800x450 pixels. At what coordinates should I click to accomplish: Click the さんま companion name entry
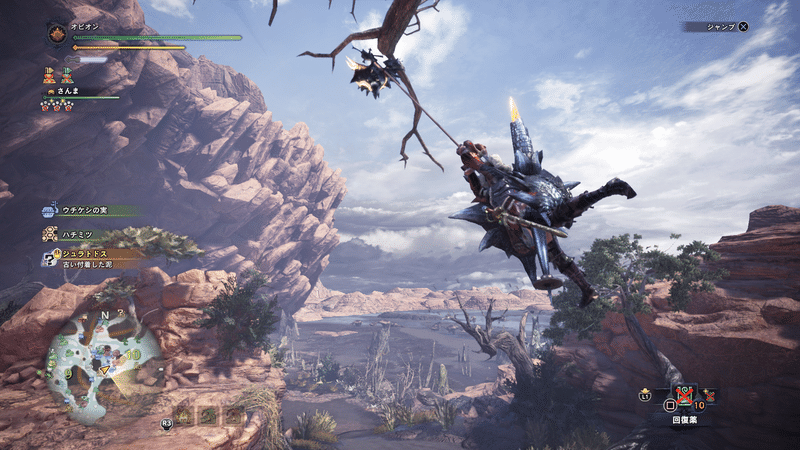pyautogui.click(x=67, y=91)
